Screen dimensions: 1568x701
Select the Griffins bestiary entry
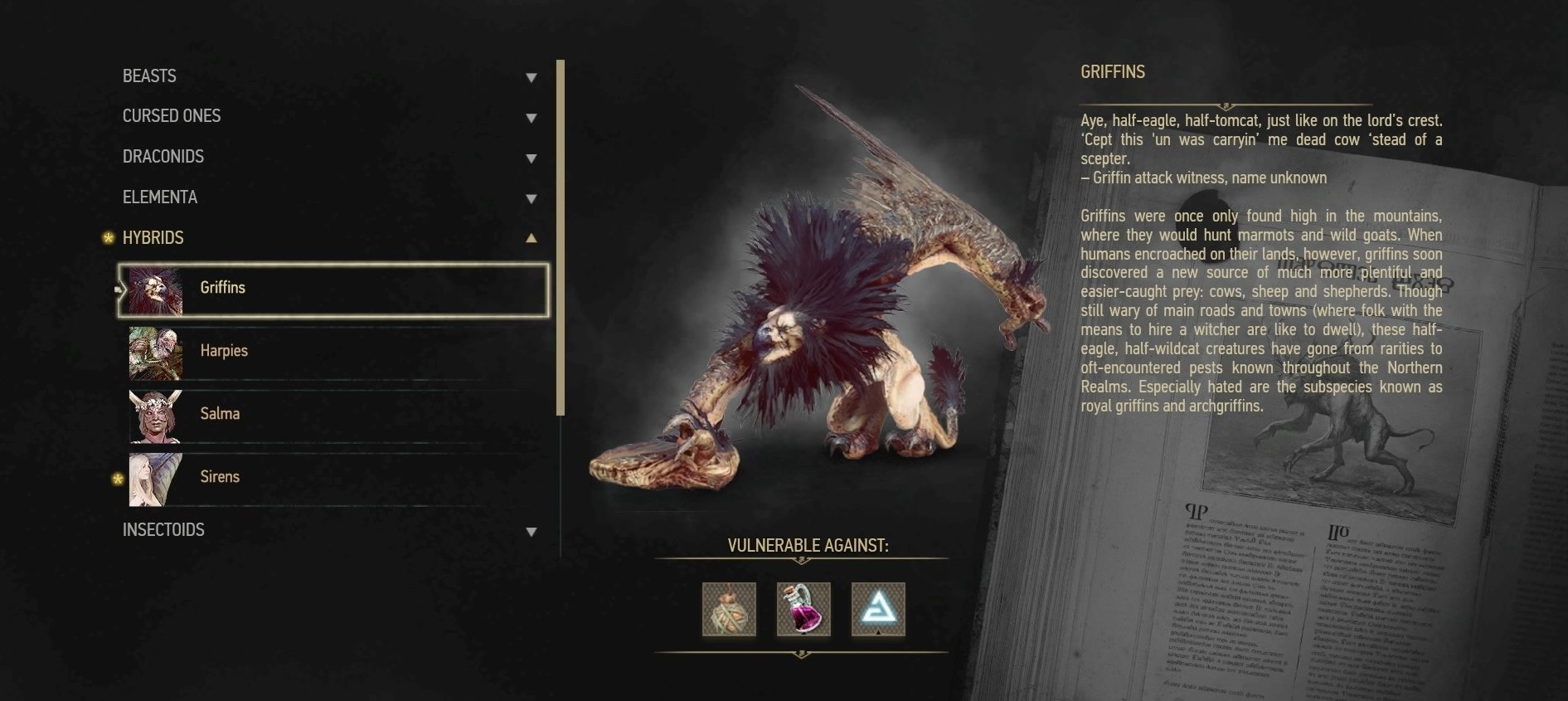333,290
